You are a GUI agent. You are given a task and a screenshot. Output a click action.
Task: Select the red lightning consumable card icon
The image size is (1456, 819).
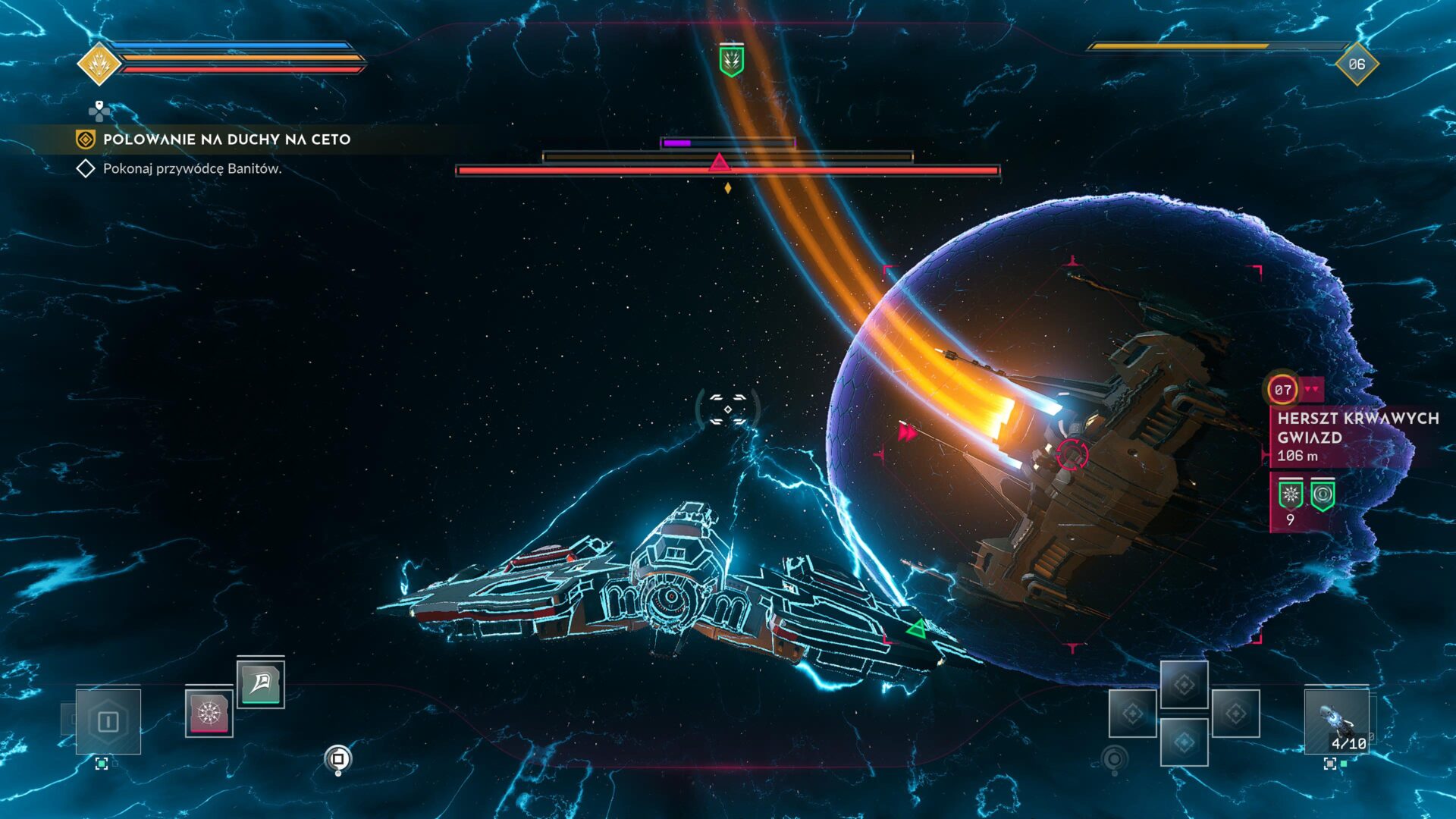pyautogui.click(x=209, y=715)
